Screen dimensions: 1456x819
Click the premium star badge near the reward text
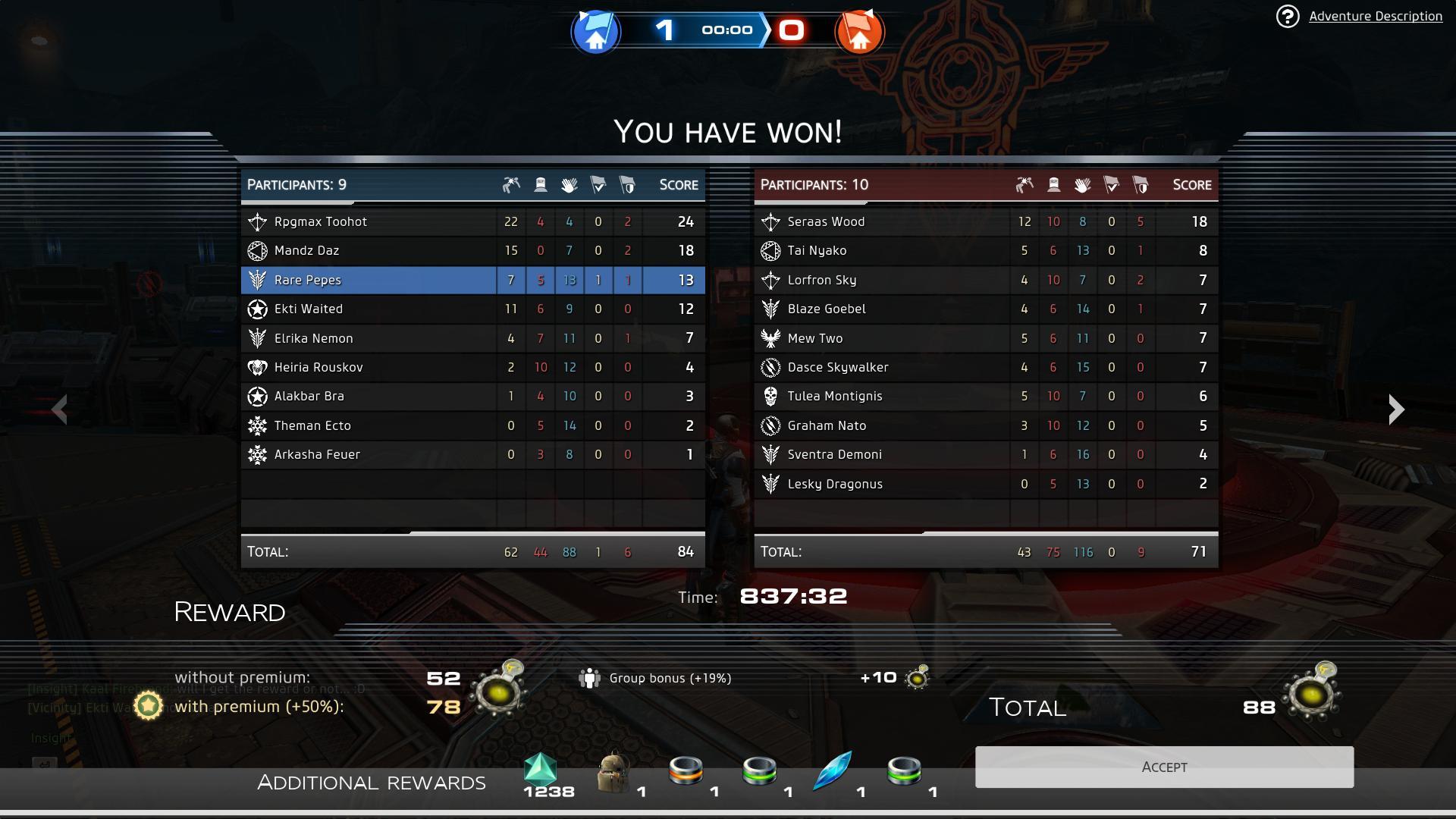pyautogui.click(x=147, y=706)
